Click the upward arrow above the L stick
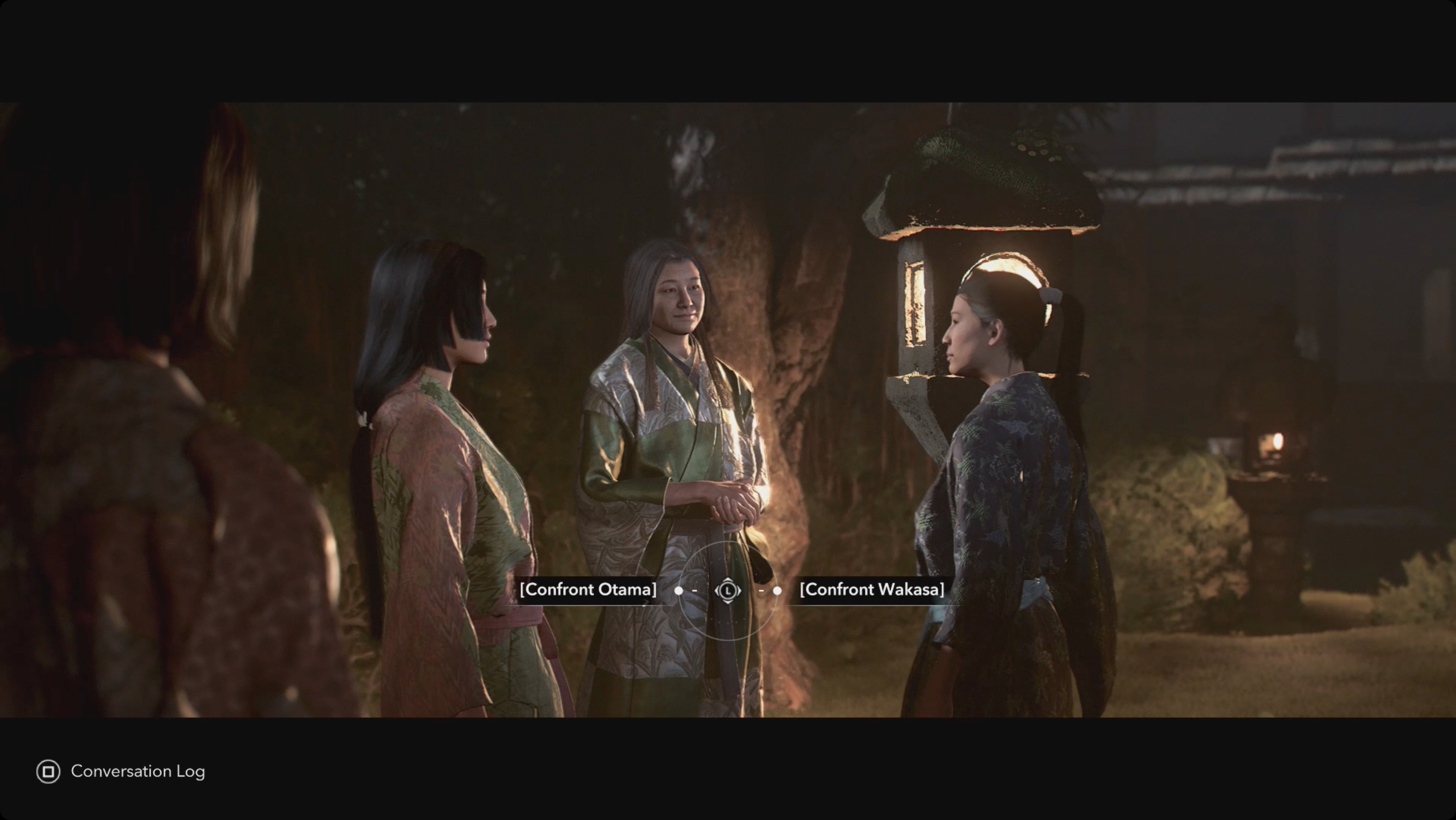1456x820 pixels. [728, 580]
